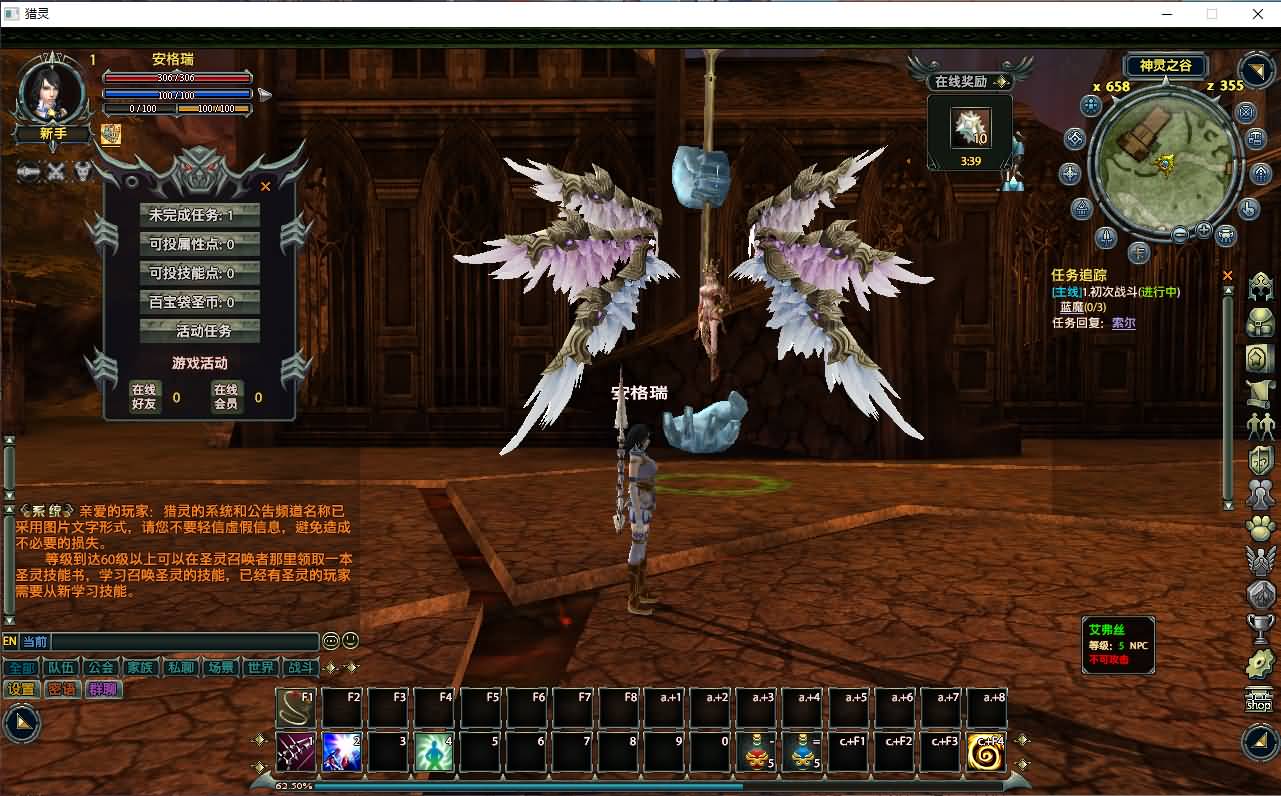Follow the 索尔 quest reply link
The height and width of the screenshot is (796, 1281).
pos(1124,323)
